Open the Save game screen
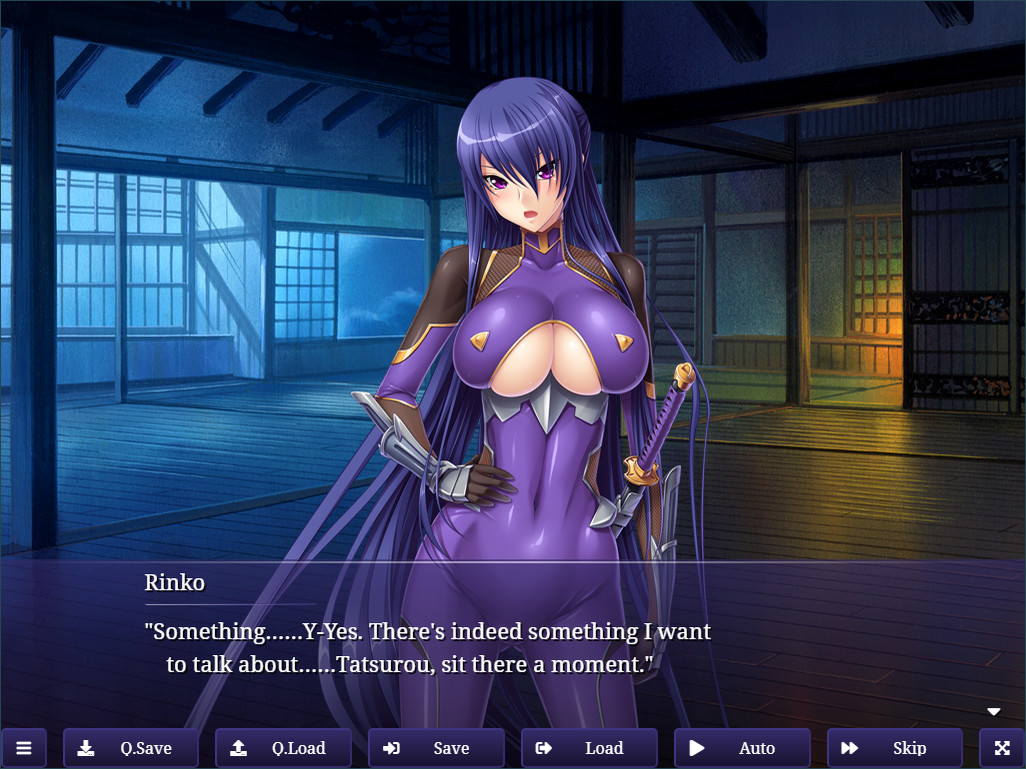The width and height of the screenshot is (1026, 769). pos(436,748)
